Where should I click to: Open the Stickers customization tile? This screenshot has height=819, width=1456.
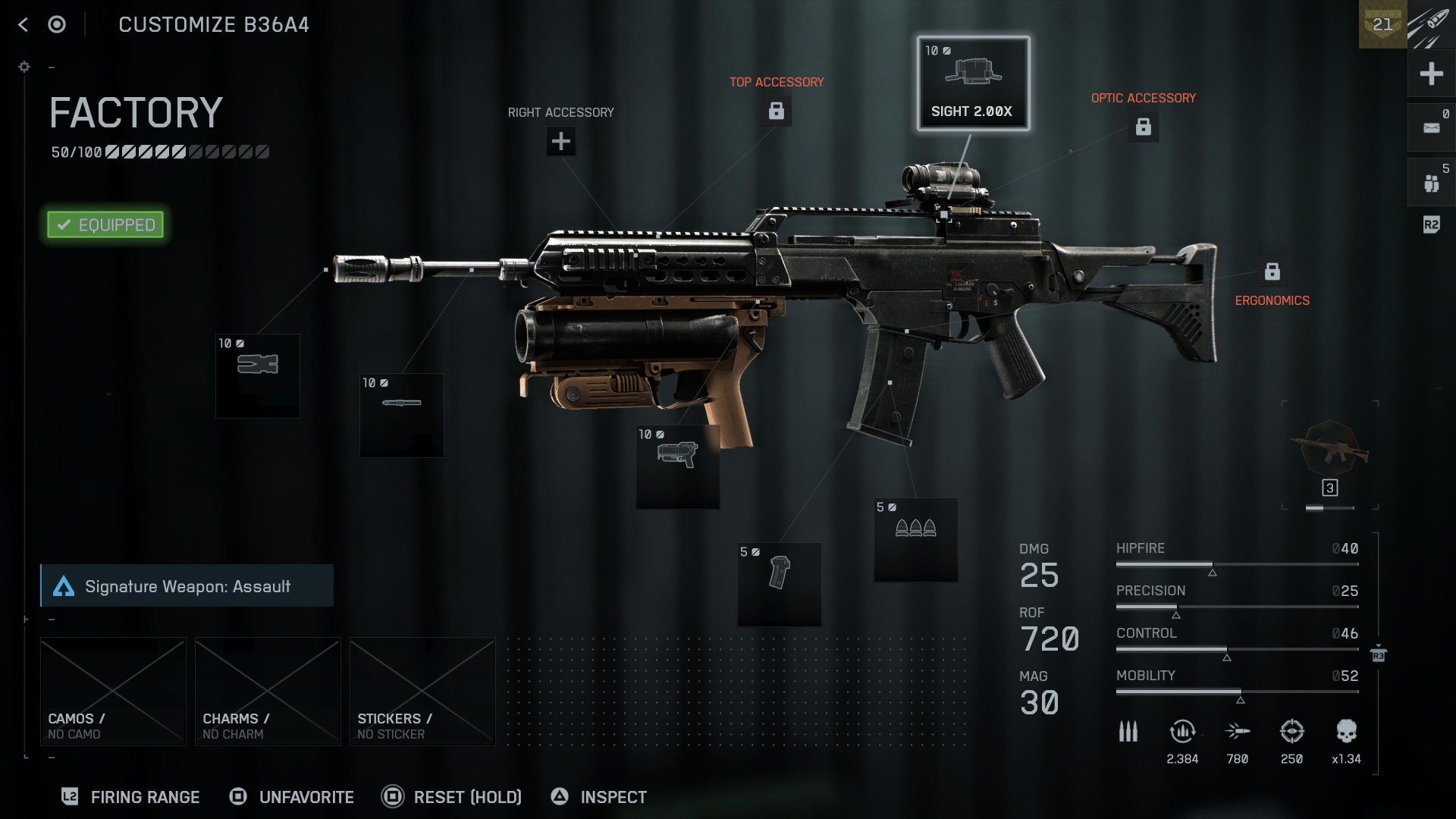click(422, 691)
